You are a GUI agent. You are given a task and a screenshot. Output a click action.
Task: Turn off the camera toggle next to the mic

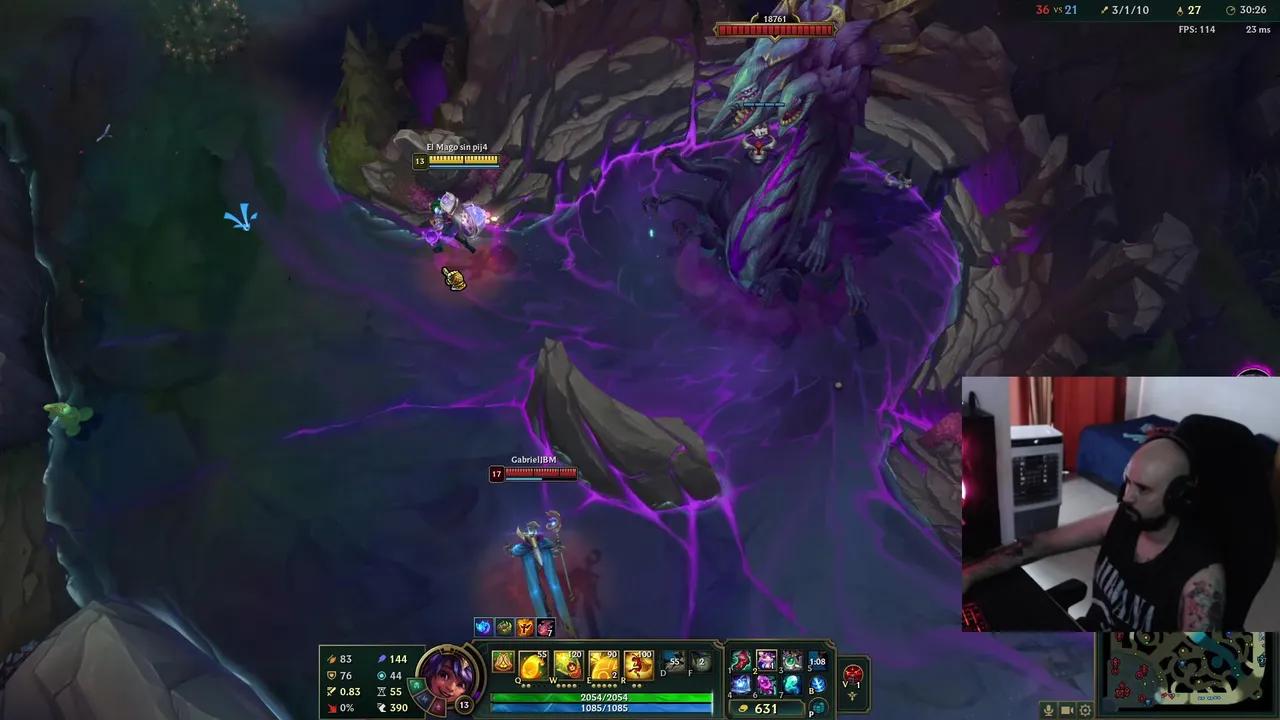[x=1068, y=708]
